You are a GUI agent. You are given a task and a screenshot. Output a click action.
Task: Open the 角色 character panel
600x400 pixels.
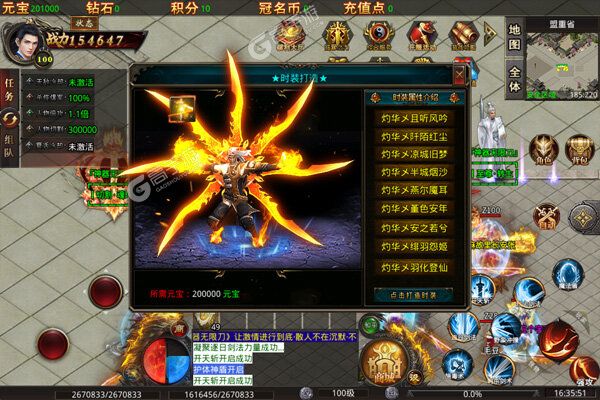pyautogui.click(x=544, y=148)
